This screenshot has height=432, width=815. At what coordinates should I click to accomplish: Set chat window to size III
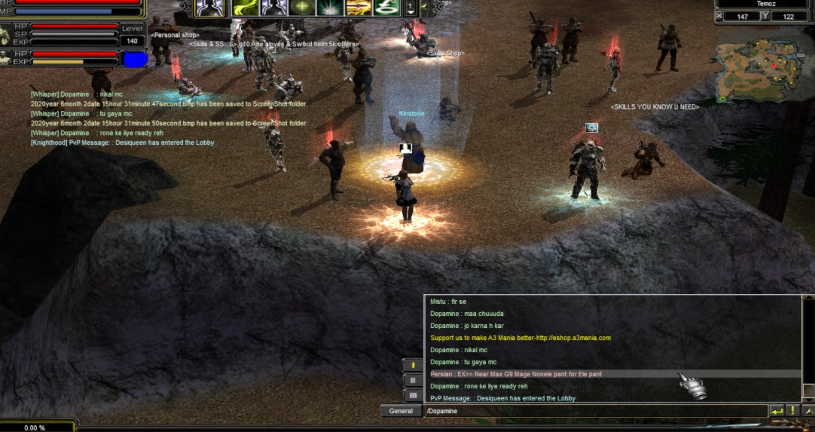[x=411, y=395]
